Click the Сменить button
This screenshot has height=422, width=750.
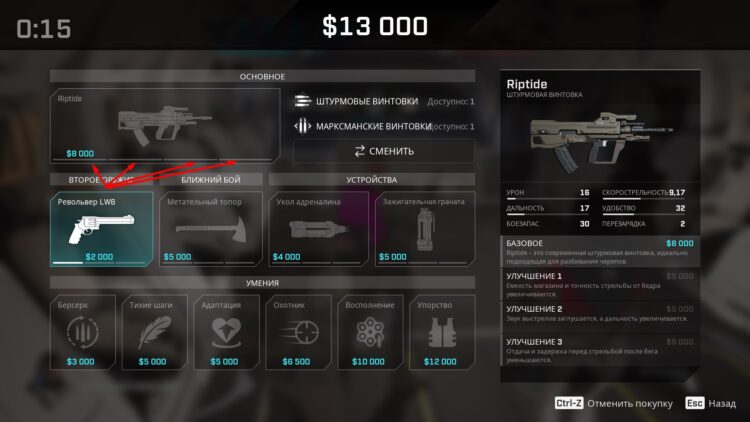[383, 151]
